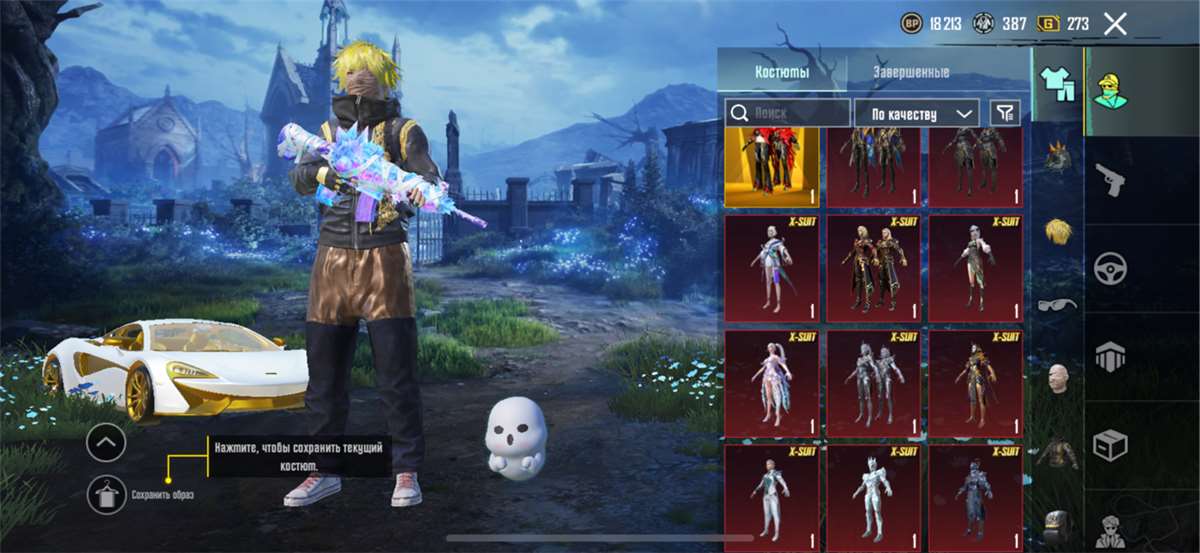Viewport: 1200px width, 553px height.
Task: Open the steering wheel vehicles section
Action: pyautogui.click(x=1110, y=267)
